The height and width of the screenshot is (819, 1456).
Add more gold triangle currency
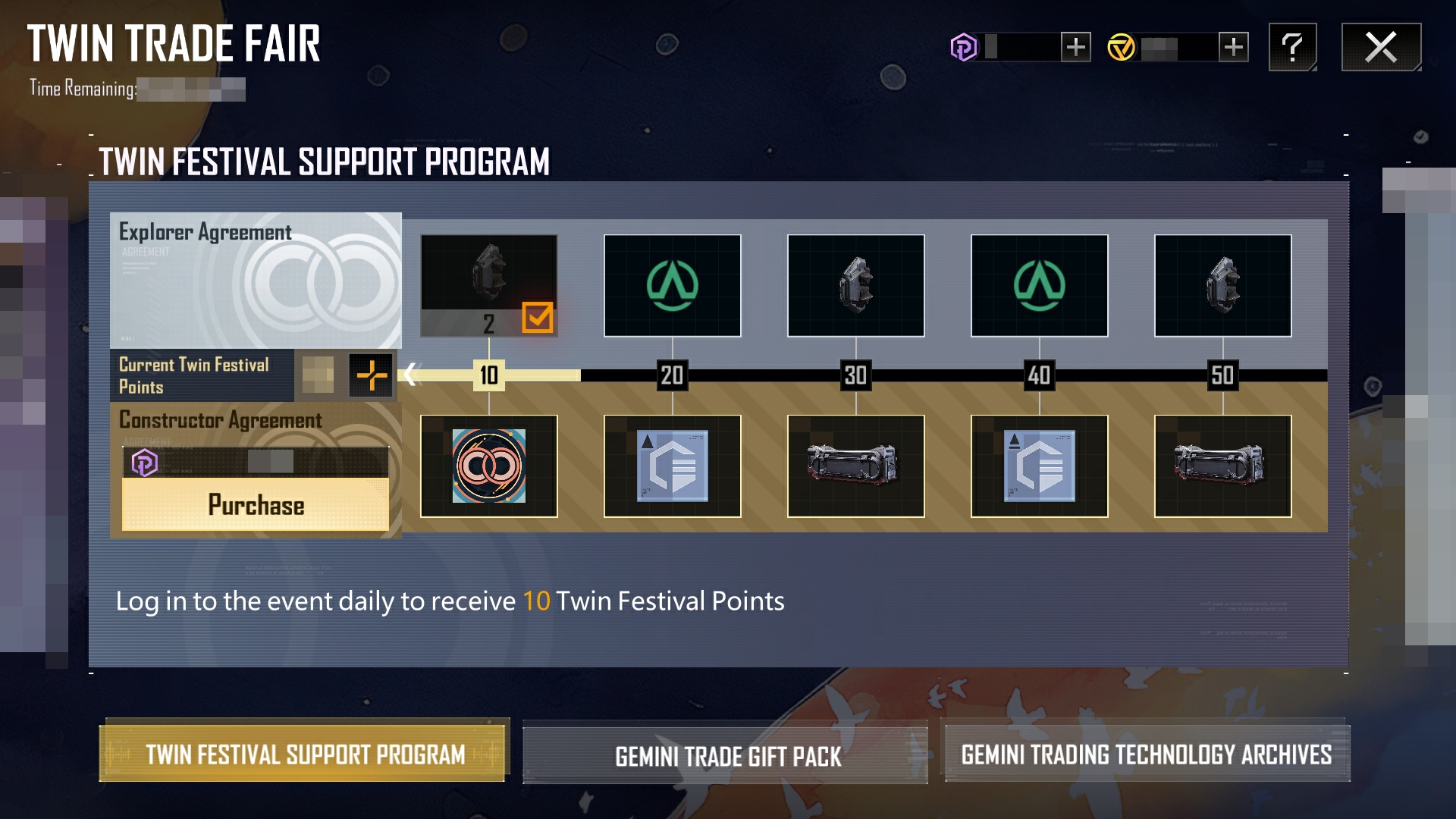pos(1234,47)
